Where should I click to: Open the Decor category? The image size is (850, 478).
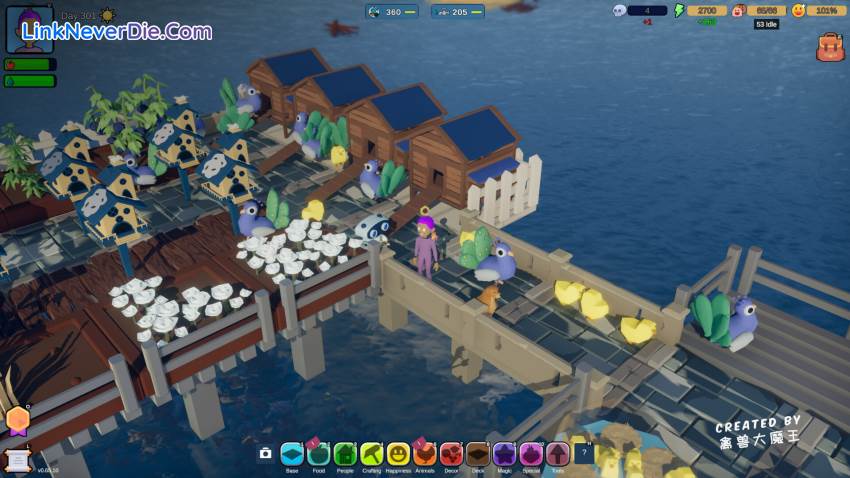pos(451,454)
